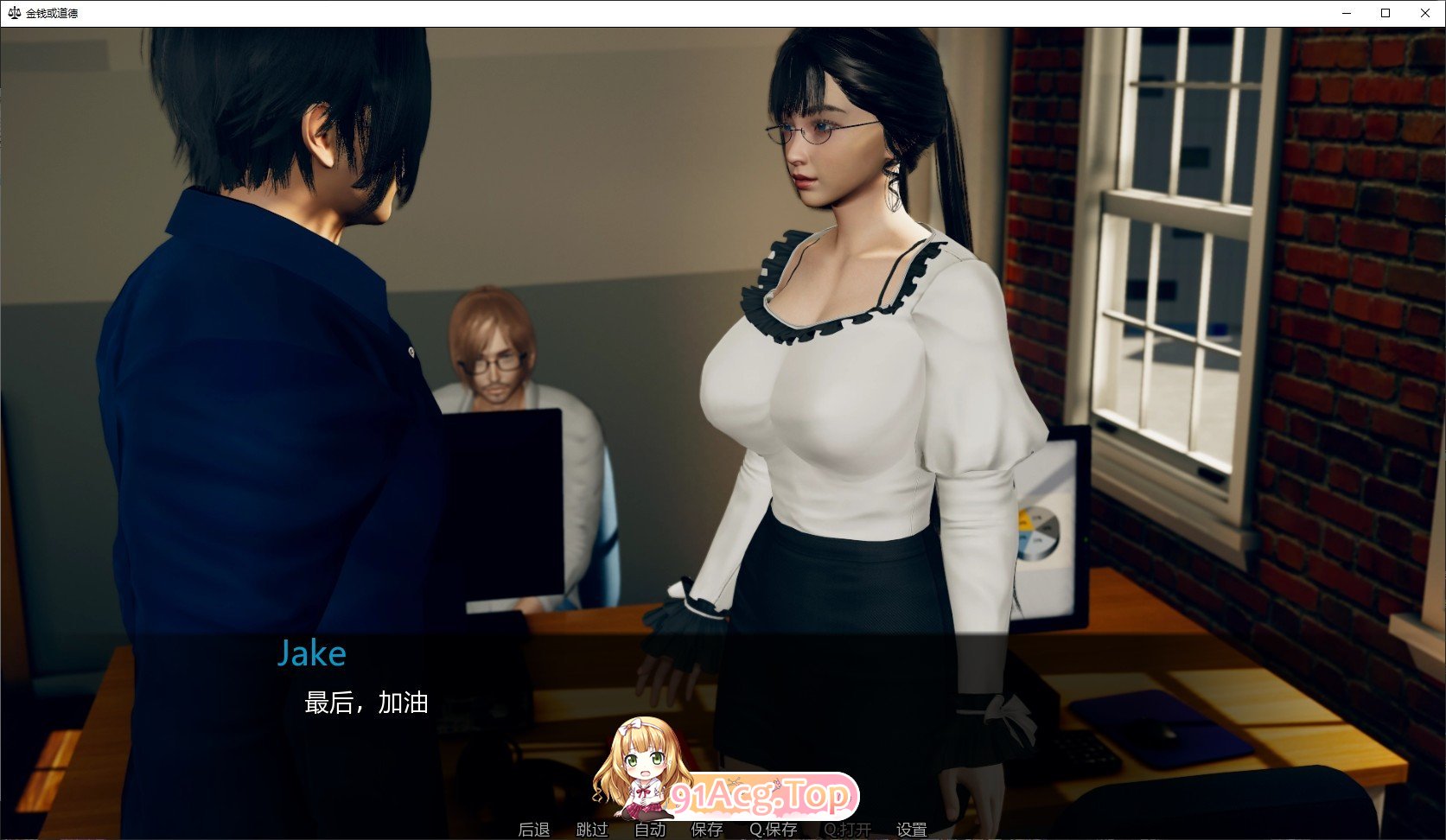Maximize the game window
This screenshot has width=1446, height=840.
coord(1385,13)
